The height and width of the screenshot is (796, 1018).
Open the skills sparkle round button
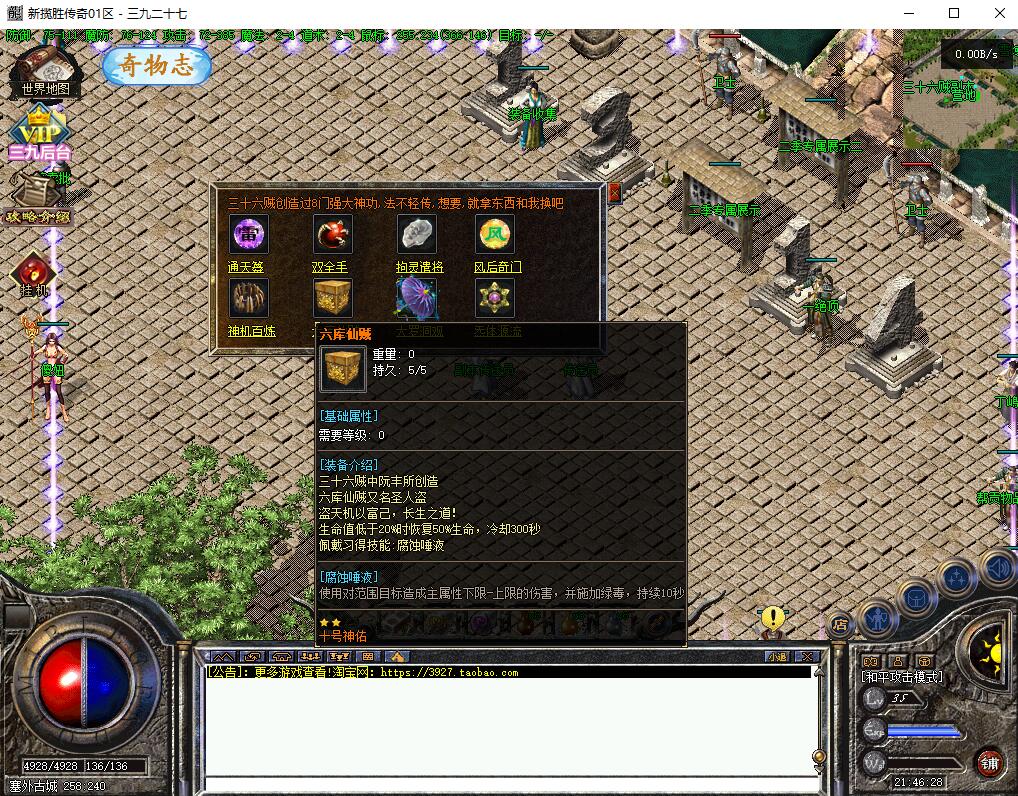click(x=956, y=578)
